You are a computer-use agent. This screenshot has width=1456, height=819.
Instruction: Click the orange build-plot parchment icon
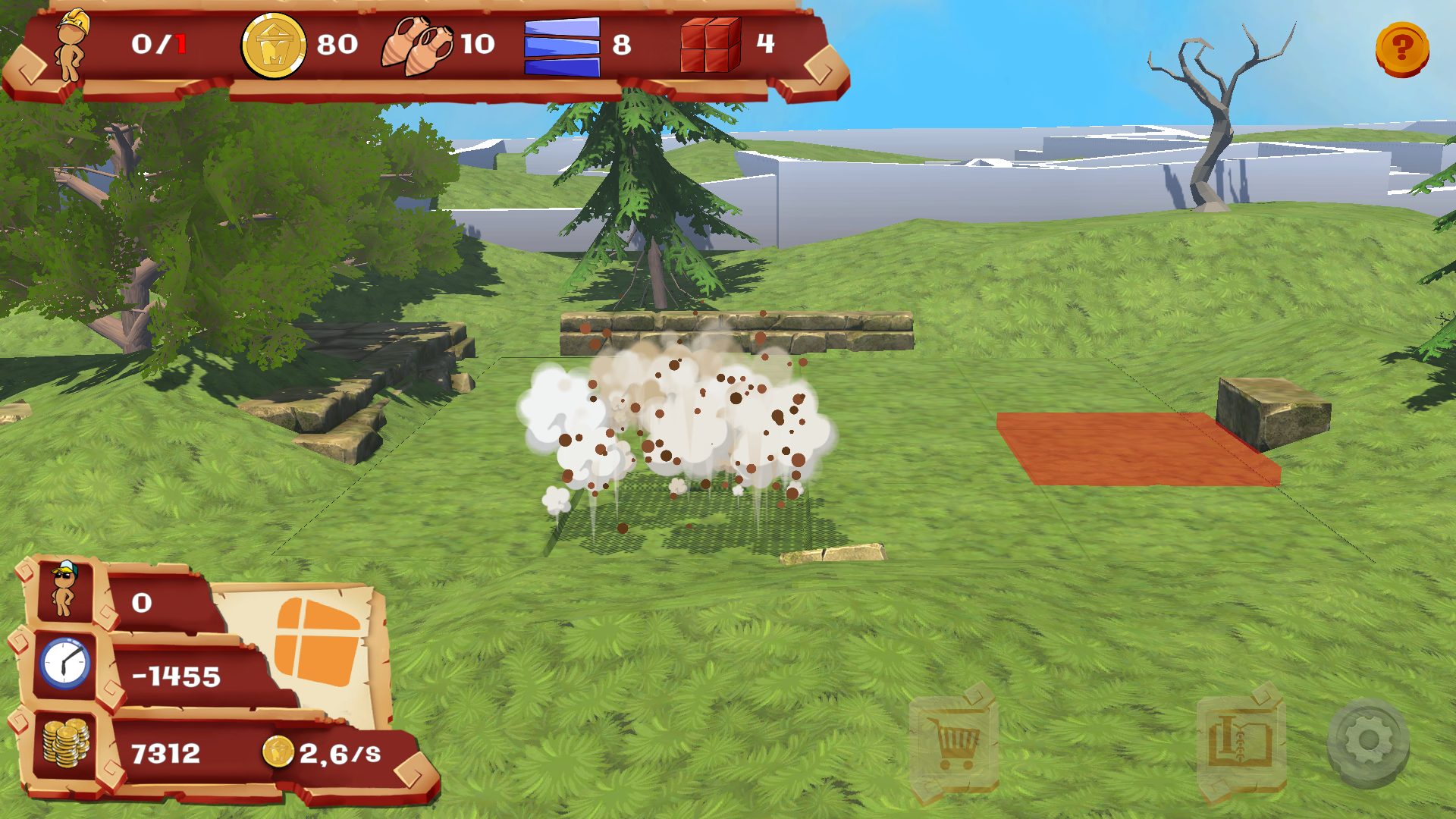pos(317,642)
